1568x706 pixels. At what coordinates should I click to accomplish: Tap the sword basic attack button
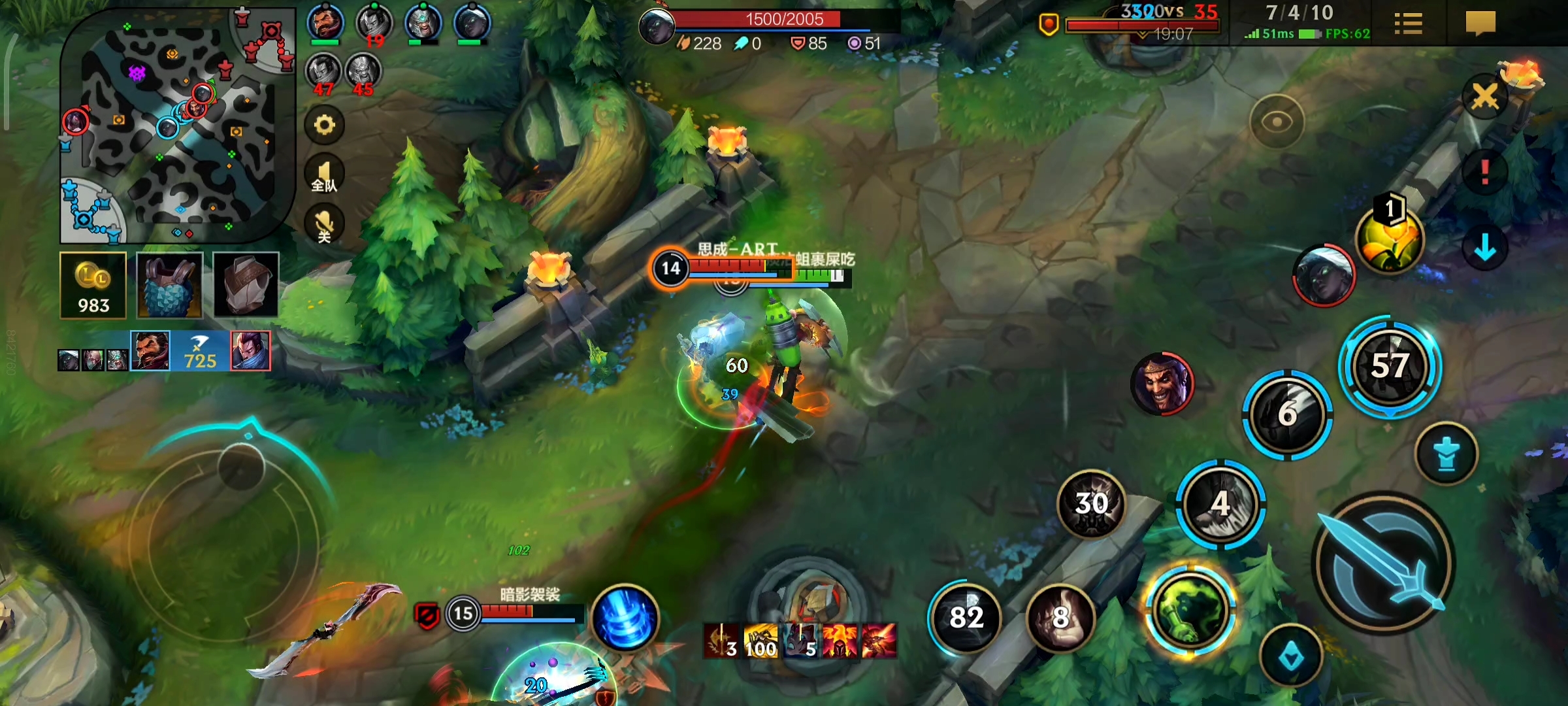pos(1382,563)
